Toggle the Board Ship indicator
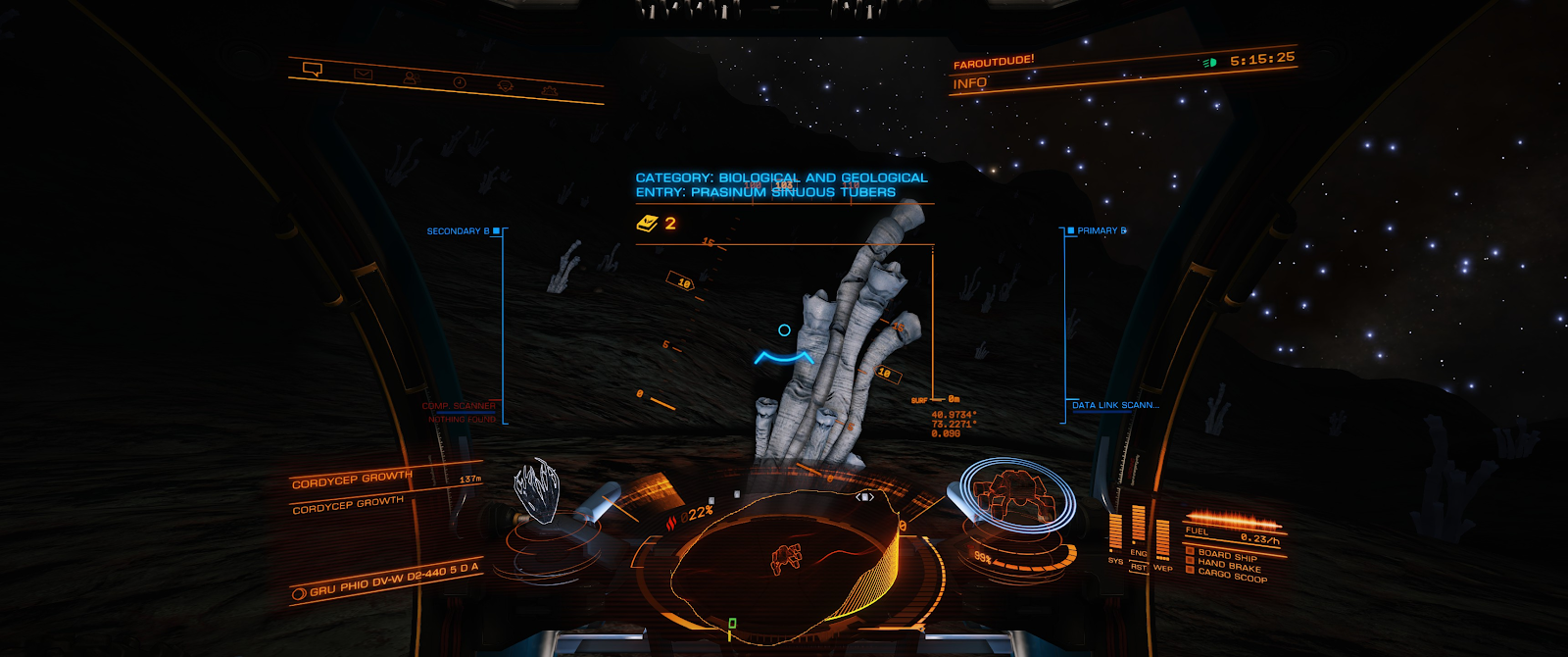 1227,555
